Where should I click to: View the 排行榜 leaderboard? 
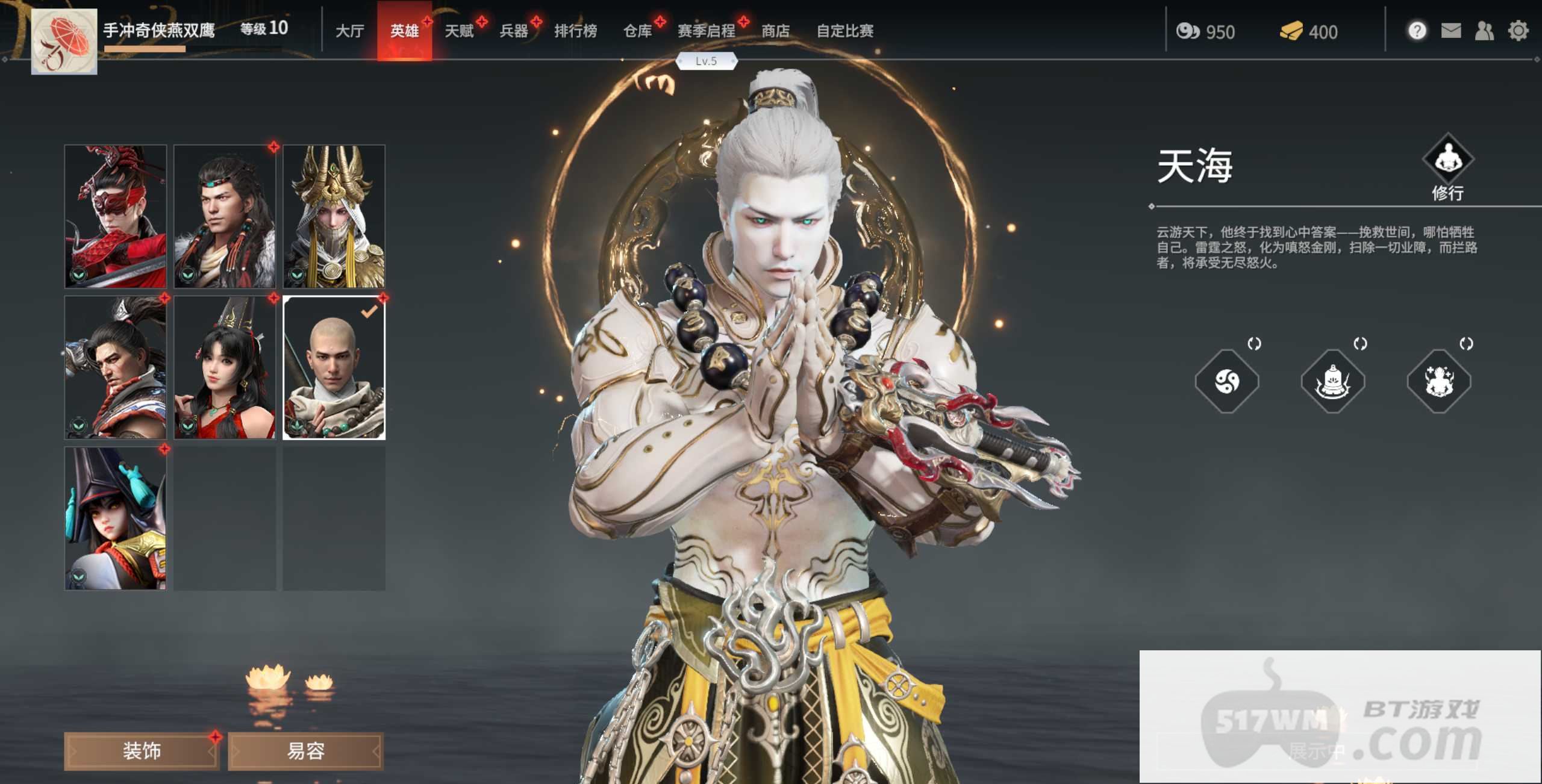[575, 31]
